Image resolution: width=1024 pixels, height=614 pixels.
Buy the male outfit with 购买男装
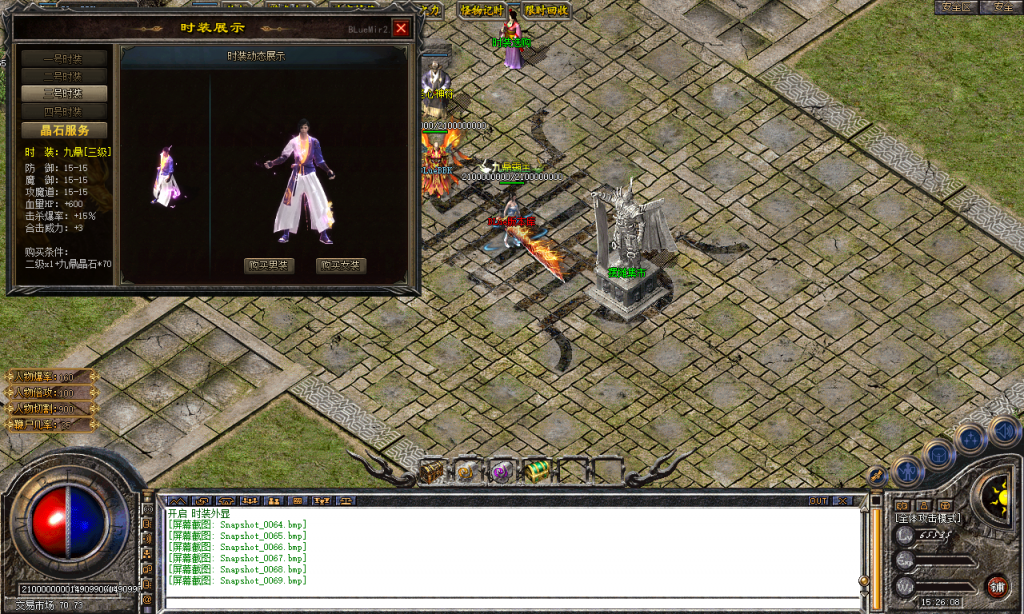pos(269,265)
